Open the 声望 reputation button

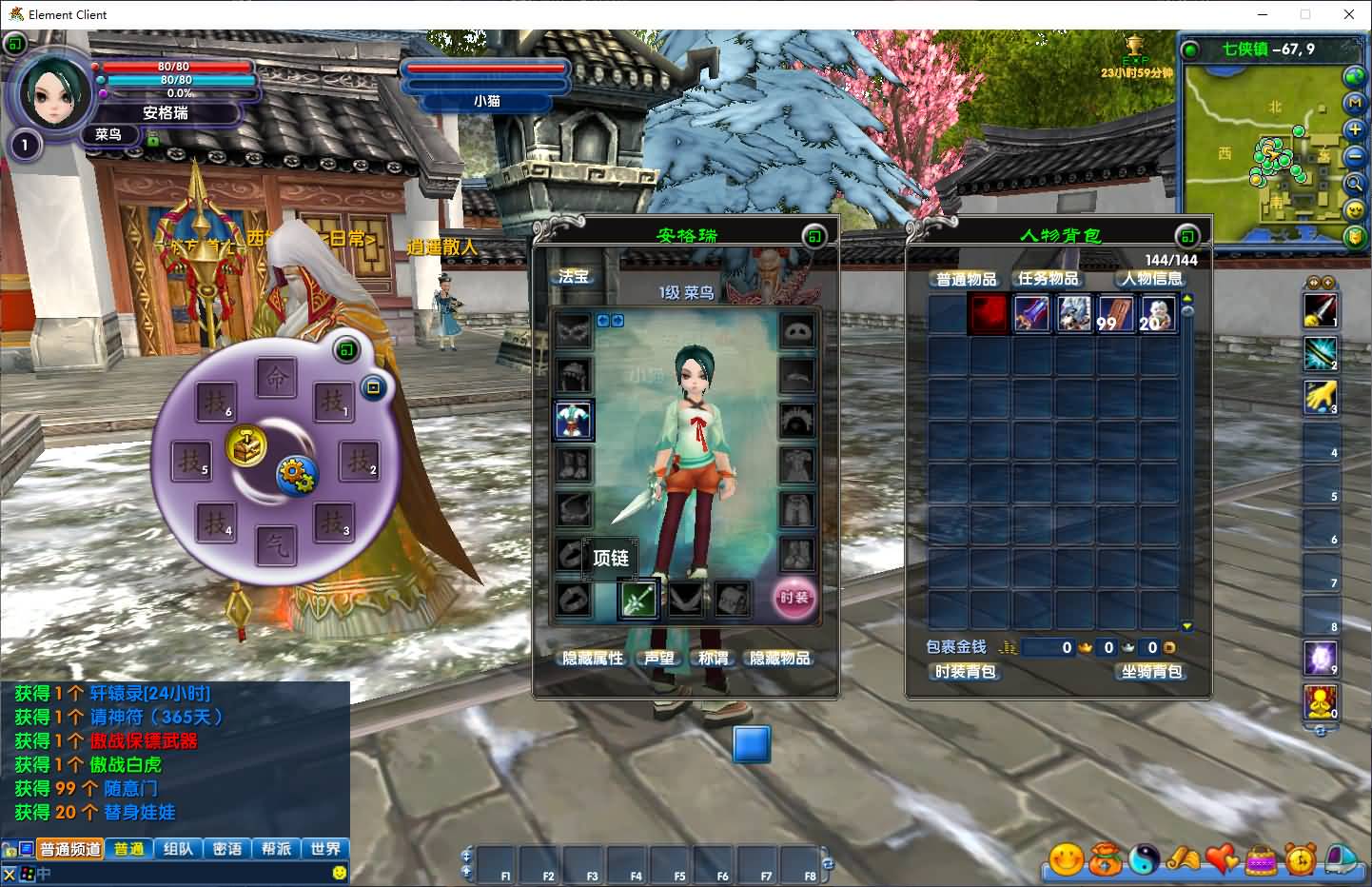point(658,659)
